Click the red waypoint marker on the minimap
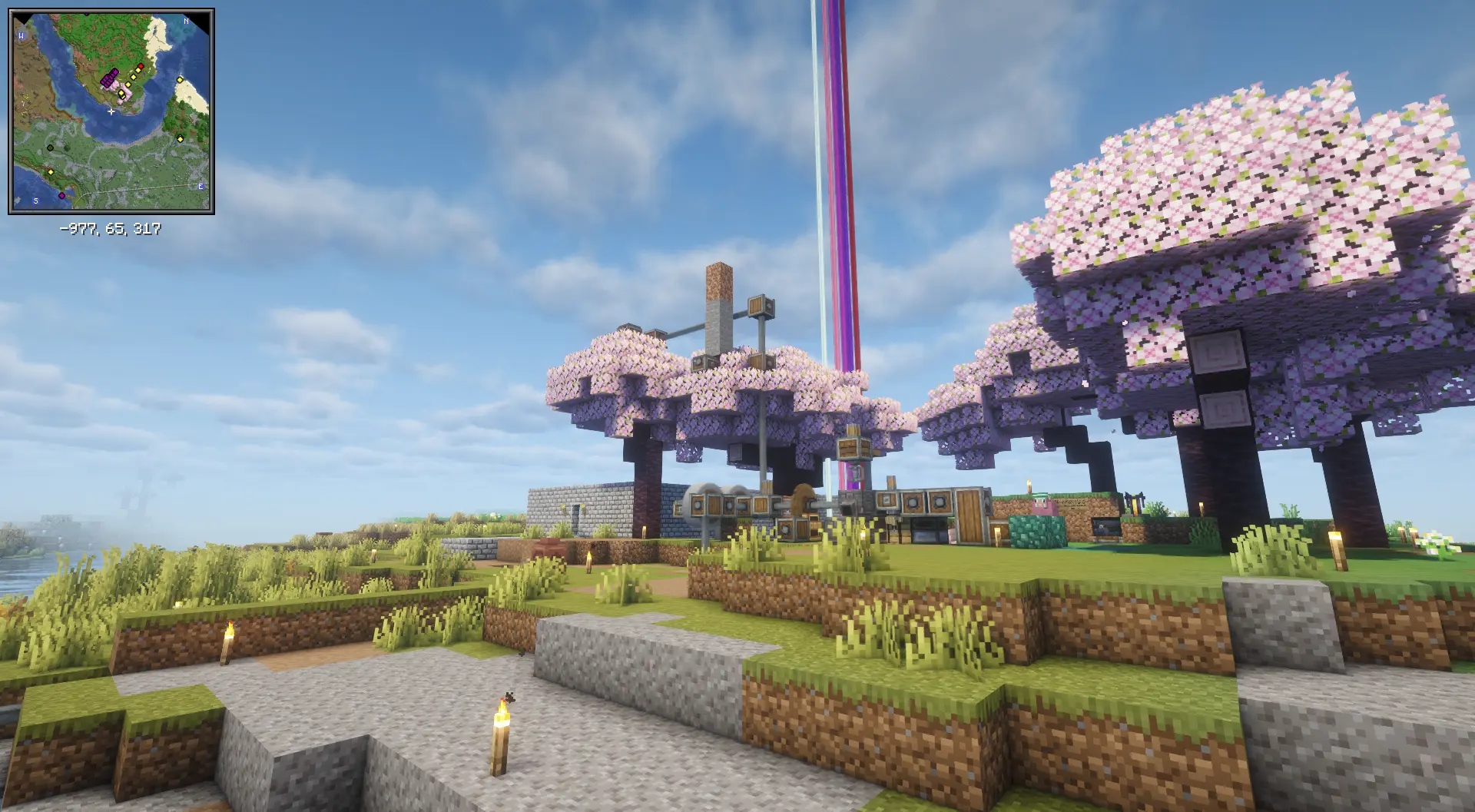This screenshot has width=1475, height=812. [141, 67]
